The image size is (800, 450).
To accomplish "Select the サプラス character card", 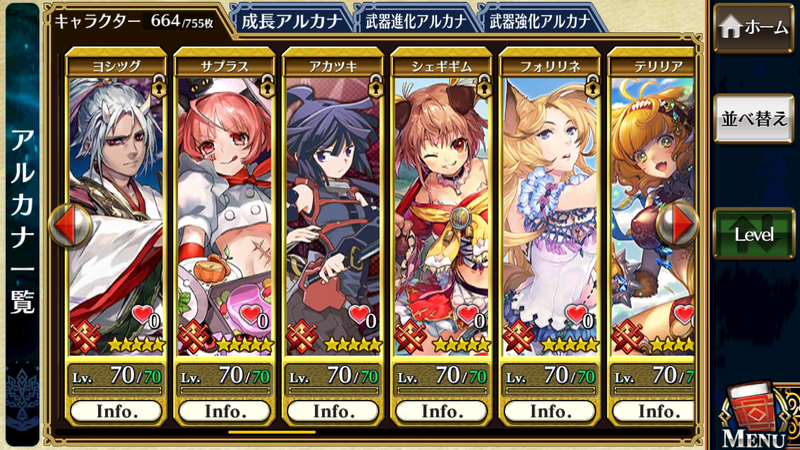I will tap(226, 210).
